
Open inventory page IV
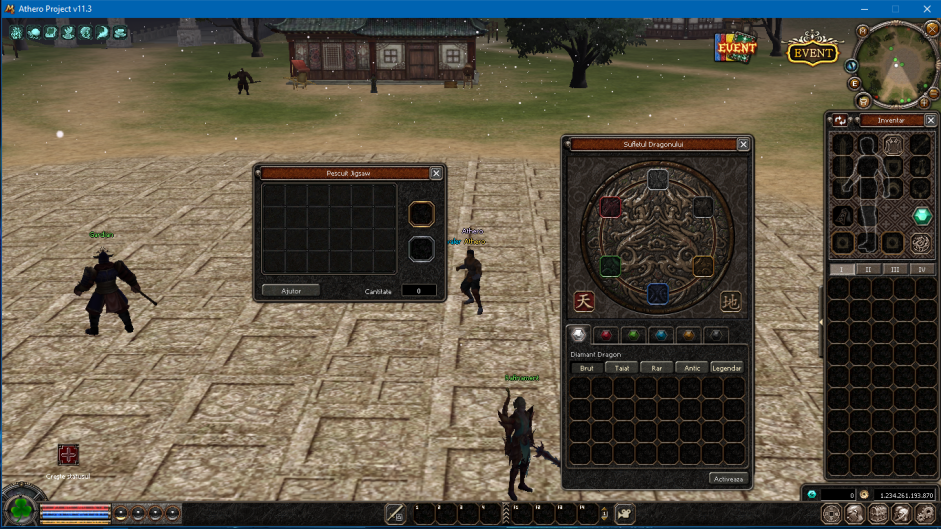(x=921, y=269)
